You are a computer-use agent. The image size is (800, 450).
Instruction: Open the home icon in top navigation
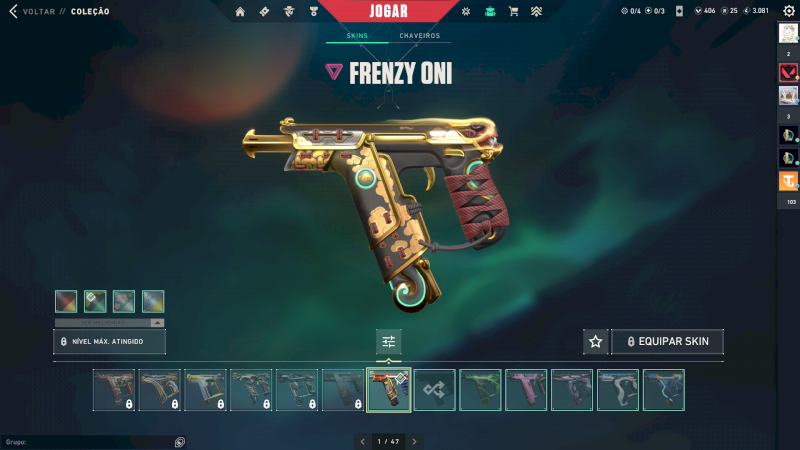pyautogui.click(x=240, y=12)
